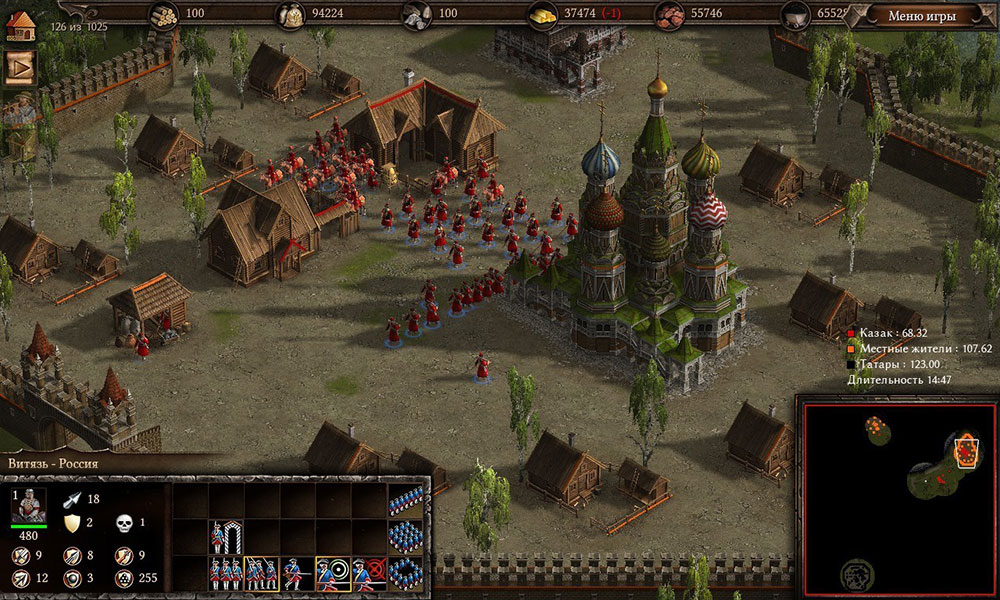Image resolution: width=1000 pixels, height=600 pixels.
Task: Click the gold bars resource icon
Action: click(x=541, y=14)
